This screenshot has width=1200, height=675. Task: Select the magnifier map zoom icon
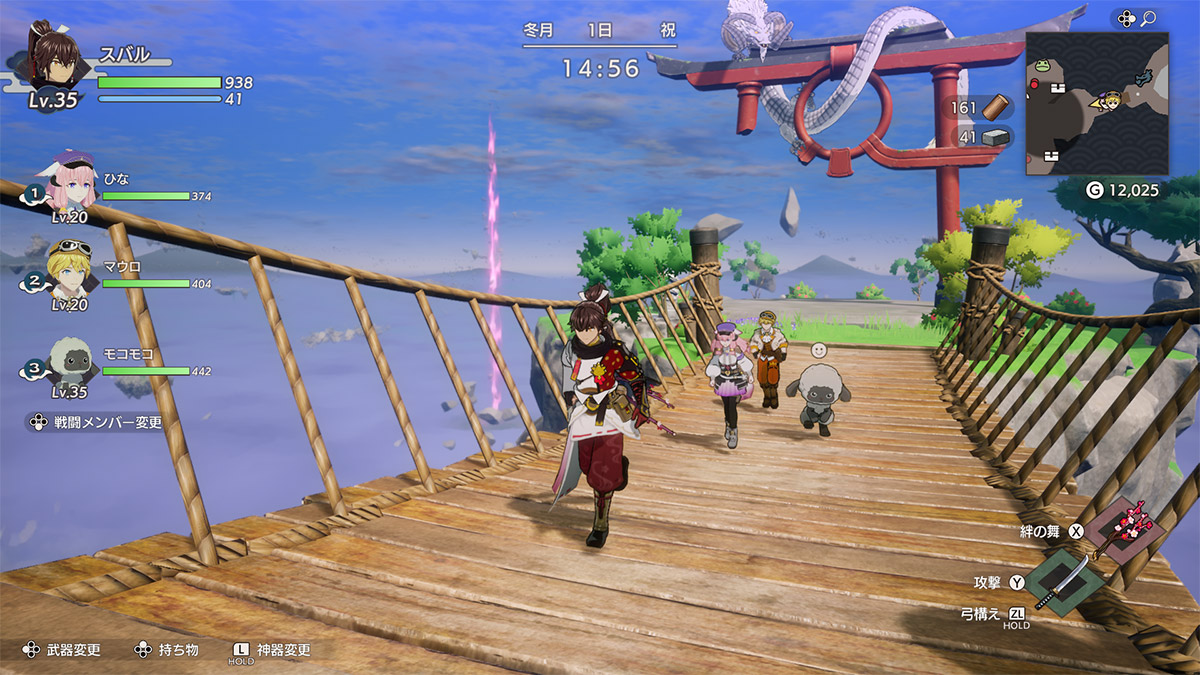tap(1148, 18)
